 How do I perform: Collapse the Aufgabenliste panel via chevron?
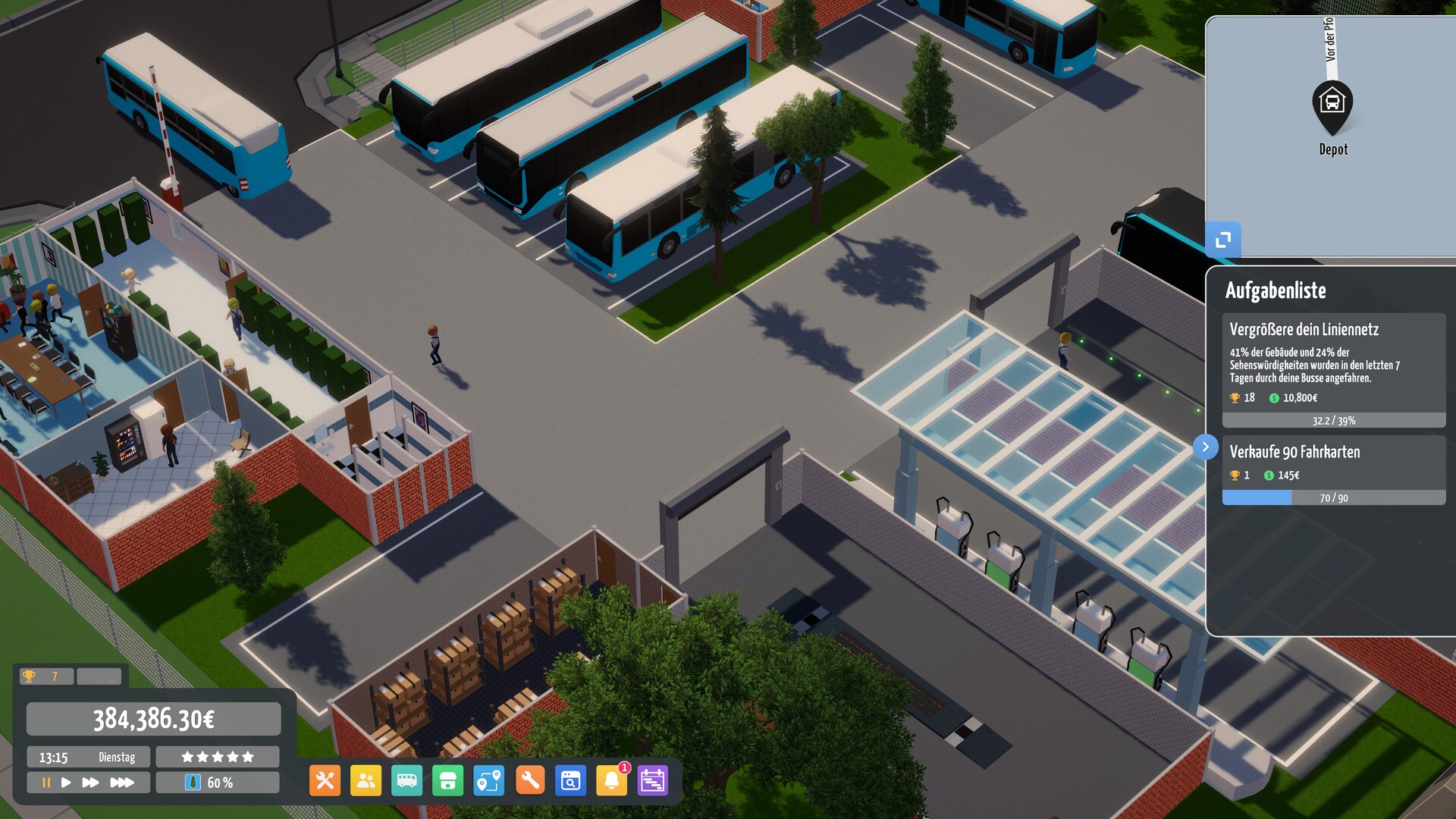click(x=1206, y=447)
